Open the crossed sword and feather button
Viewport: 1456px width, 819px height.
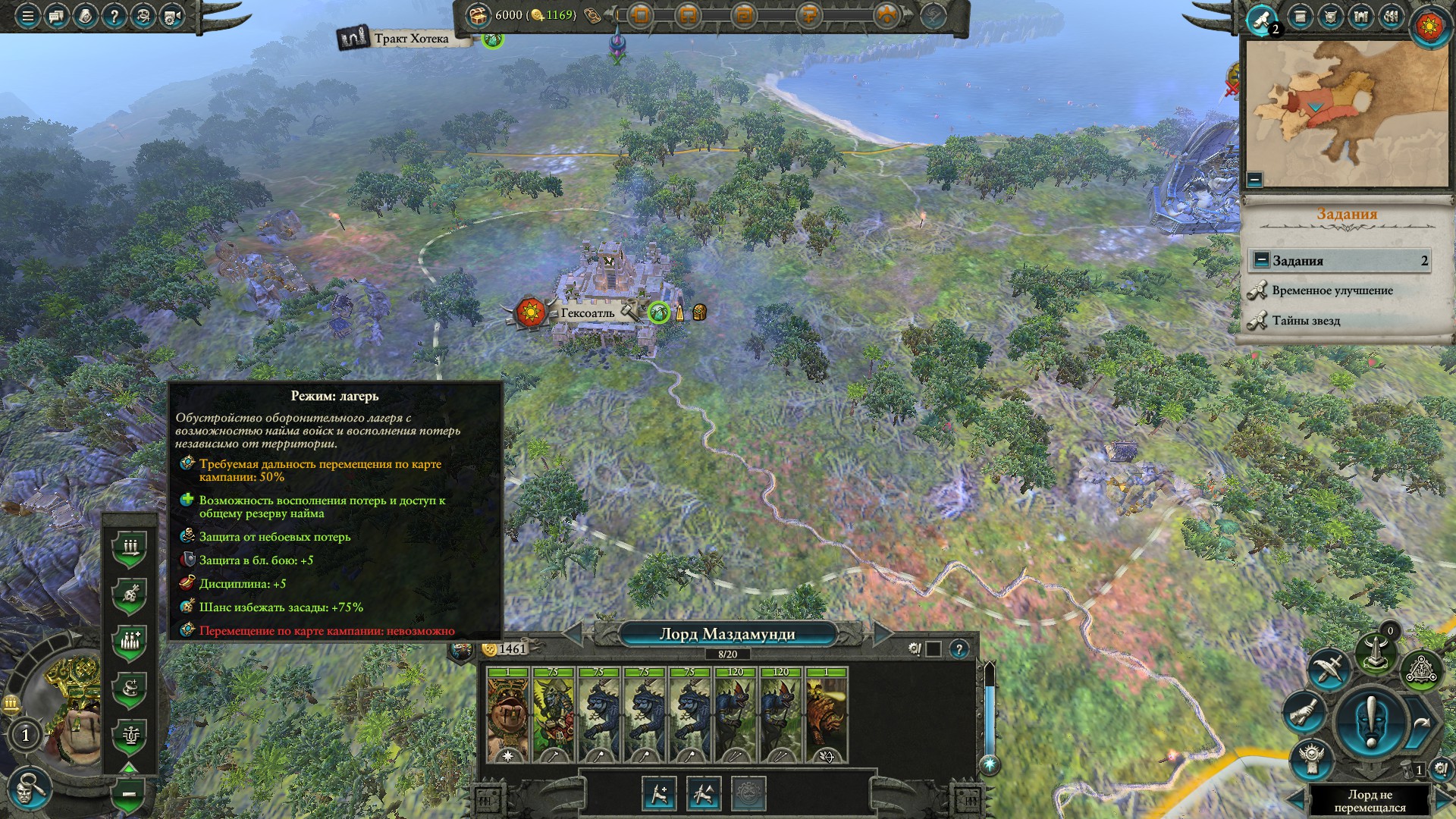coord(1327,669)
